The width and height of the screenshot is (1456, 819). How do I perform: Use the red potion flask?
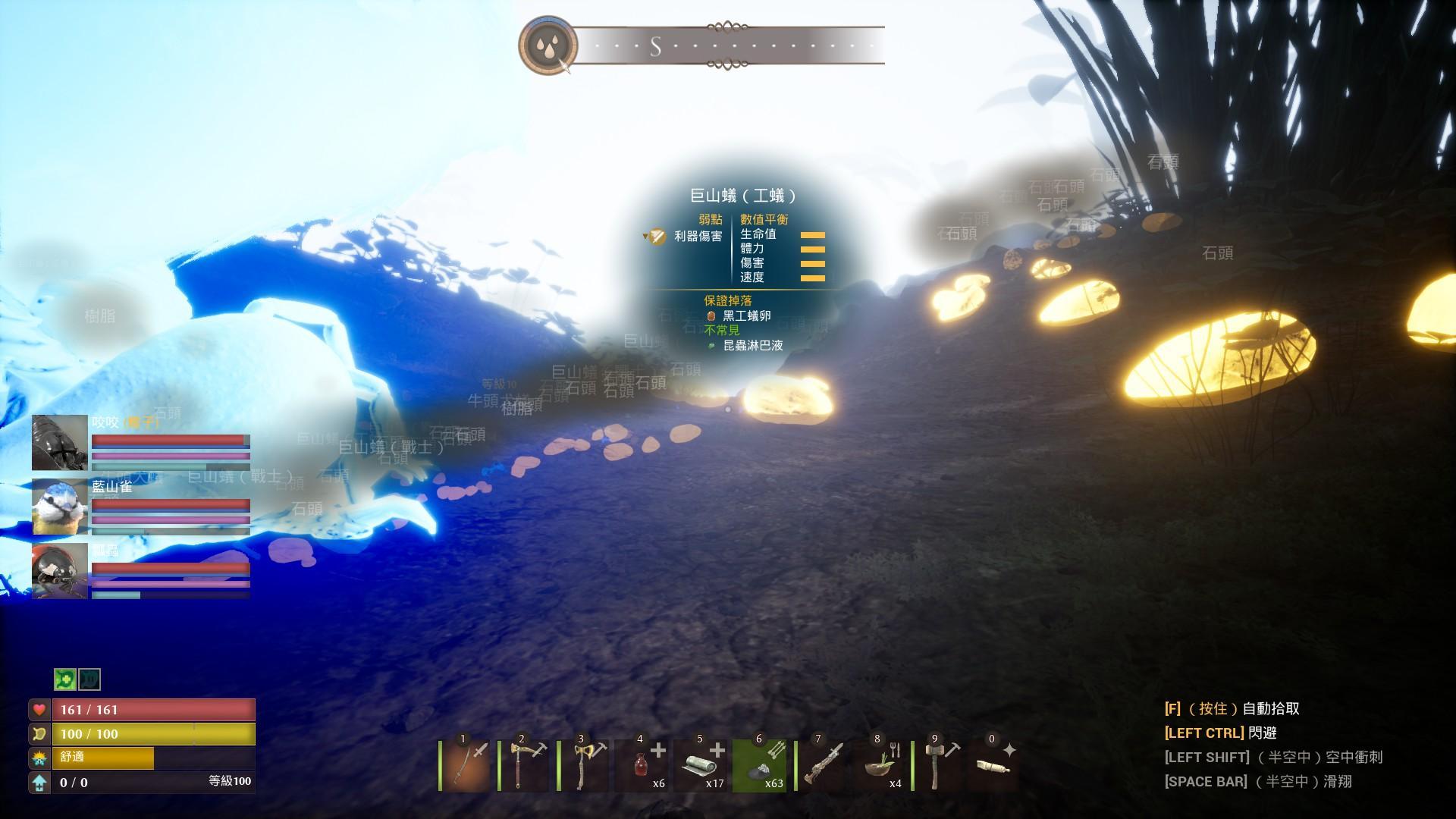click(x=643, y=766)
